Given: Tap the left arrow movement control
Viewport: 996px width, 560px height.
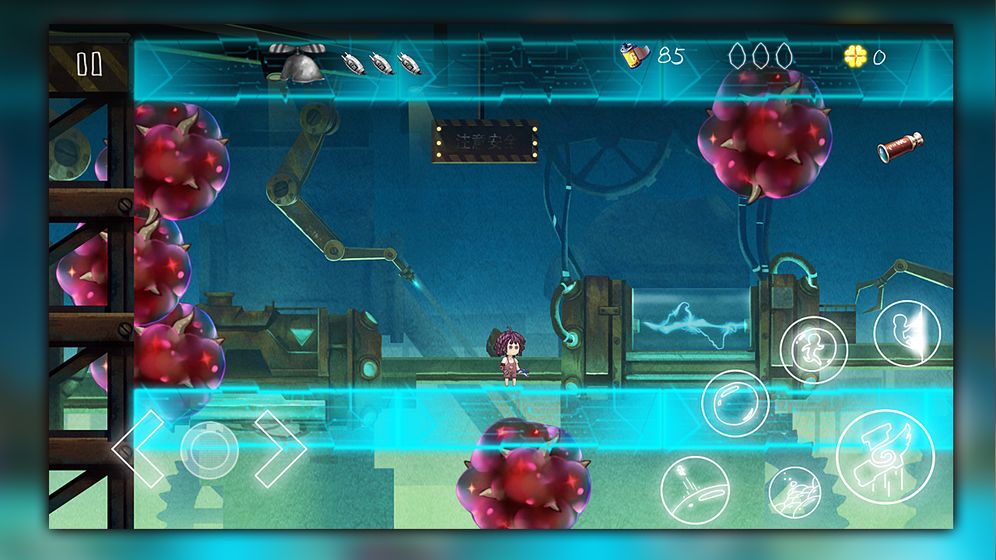Looking at the screenshot, I should tap(137, 448).
